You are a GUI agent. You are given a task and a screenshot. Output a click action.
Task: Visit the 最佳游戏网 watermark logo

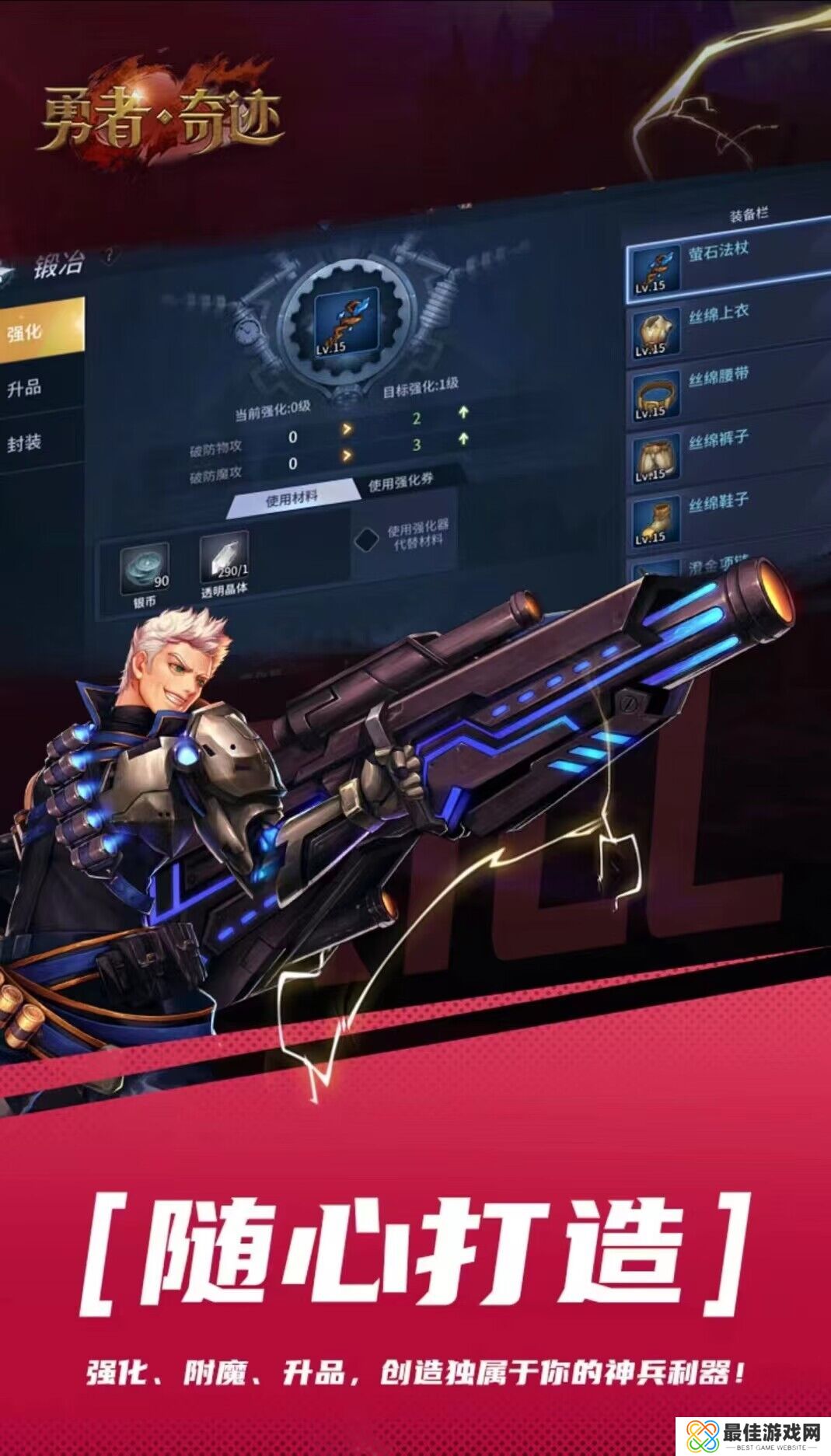click(x=751, y=1432)
